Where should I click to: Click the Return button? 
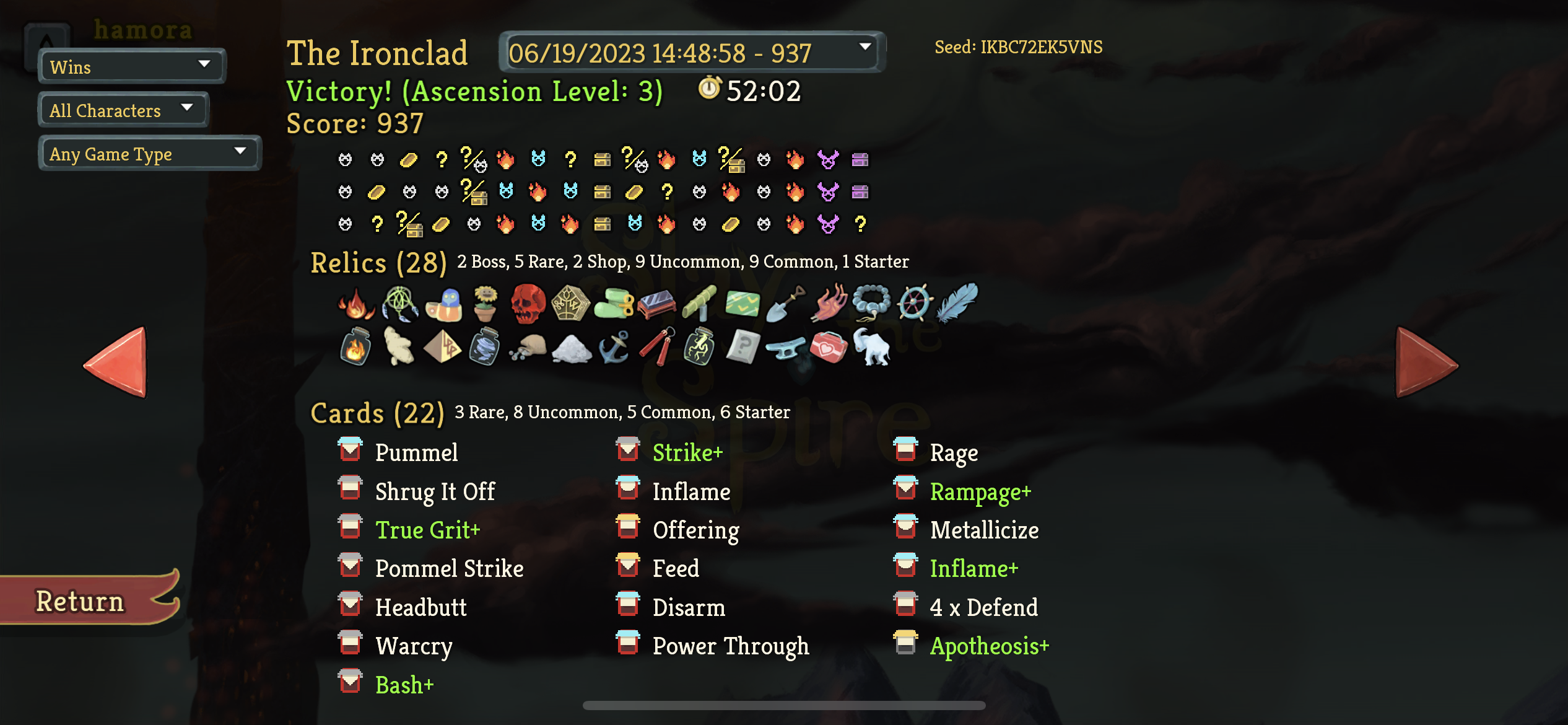pyautogui.click(x=80, y=599)
